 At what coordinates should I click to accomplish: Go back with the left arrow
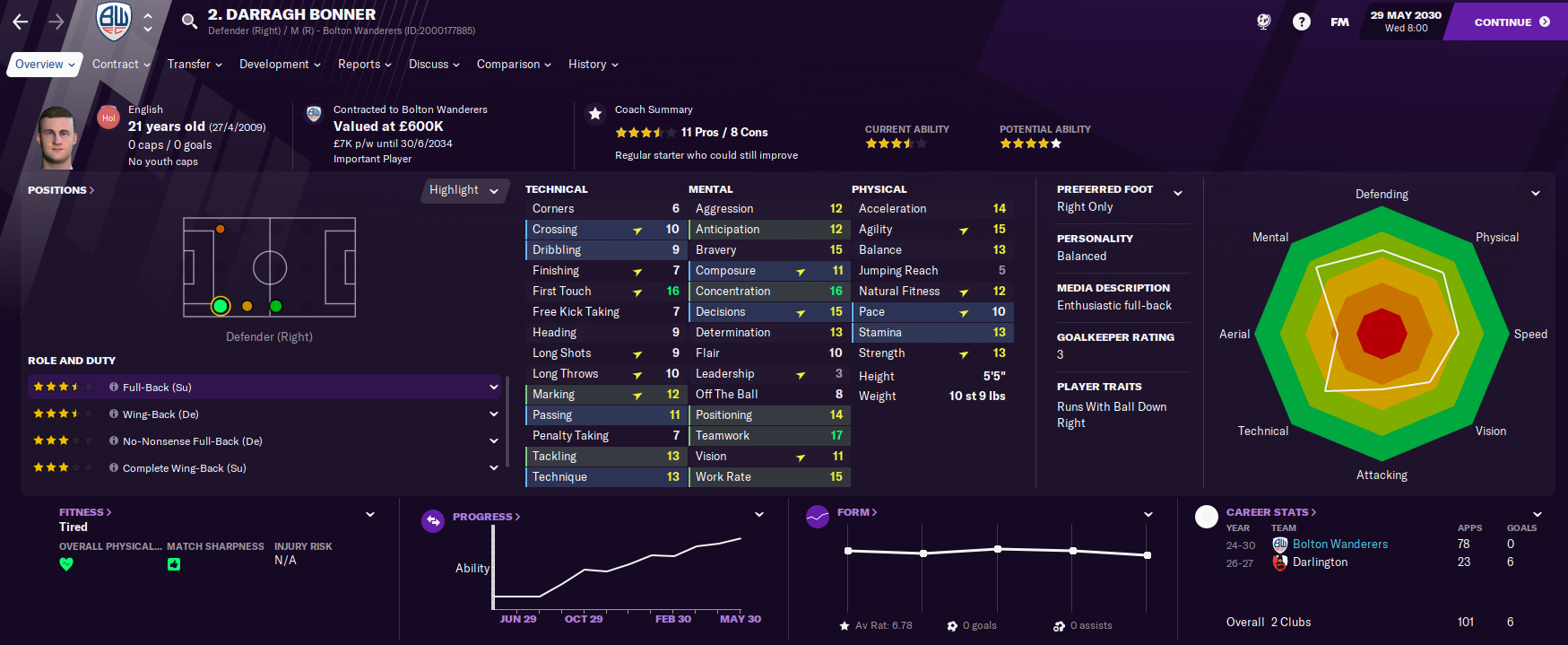coord(21,22)
